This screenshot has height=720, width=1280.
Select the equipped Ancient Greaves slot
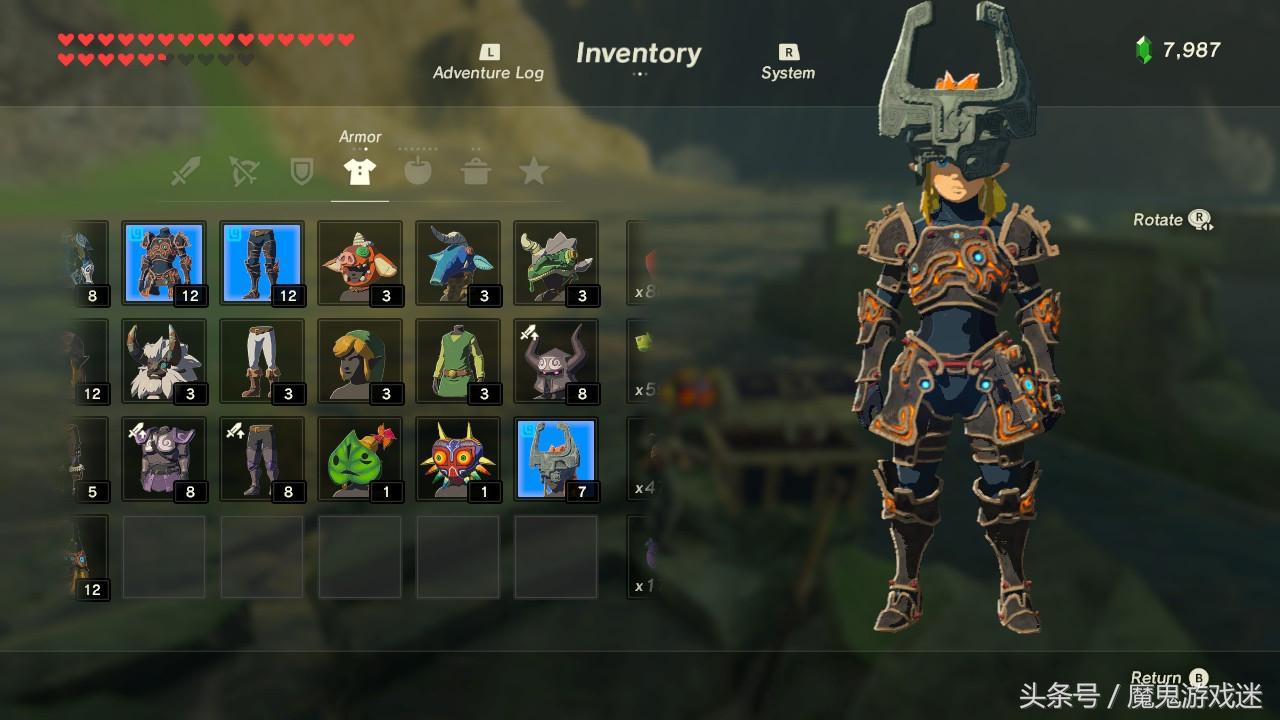pos(262,263)
